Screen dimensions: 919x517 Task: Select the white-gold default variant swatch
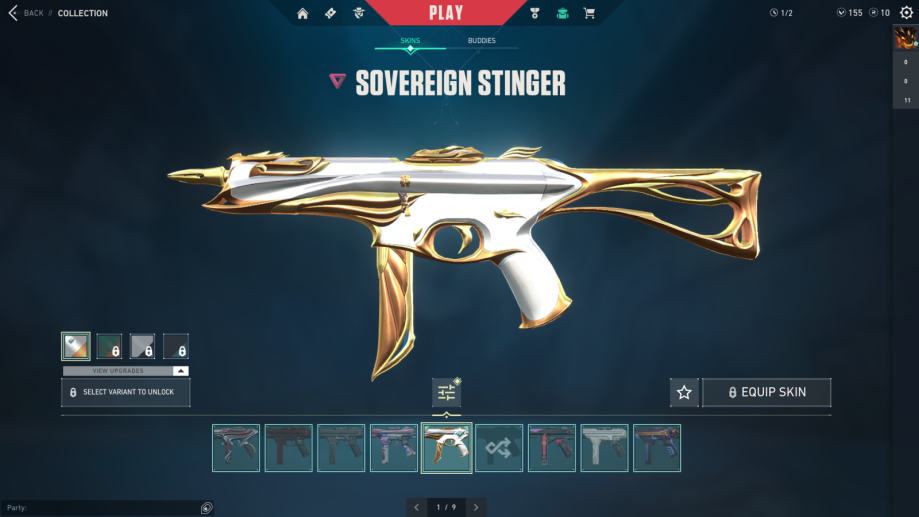[76, 347]
